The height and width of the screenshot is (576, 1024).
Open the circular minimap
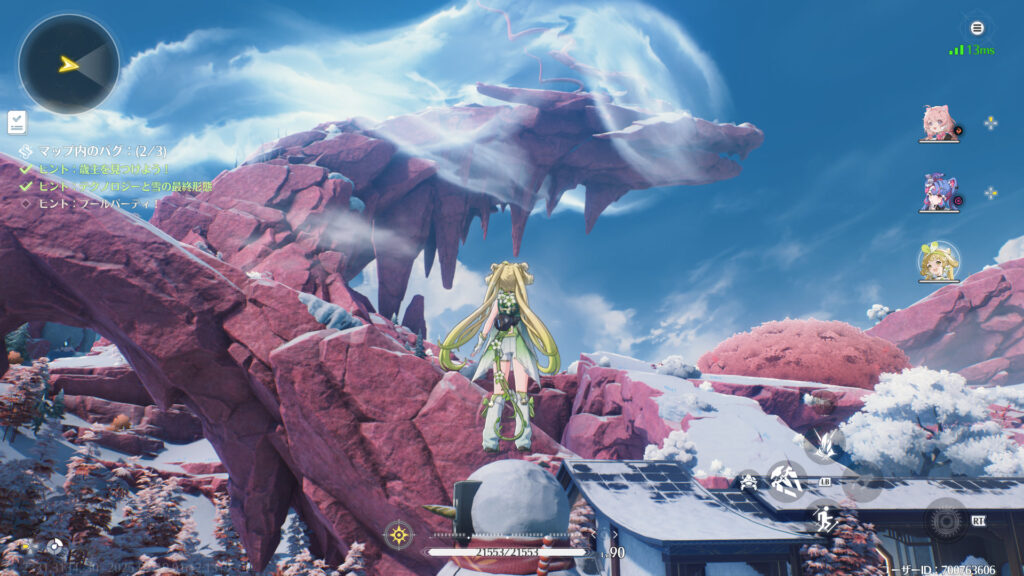(68, 64)
